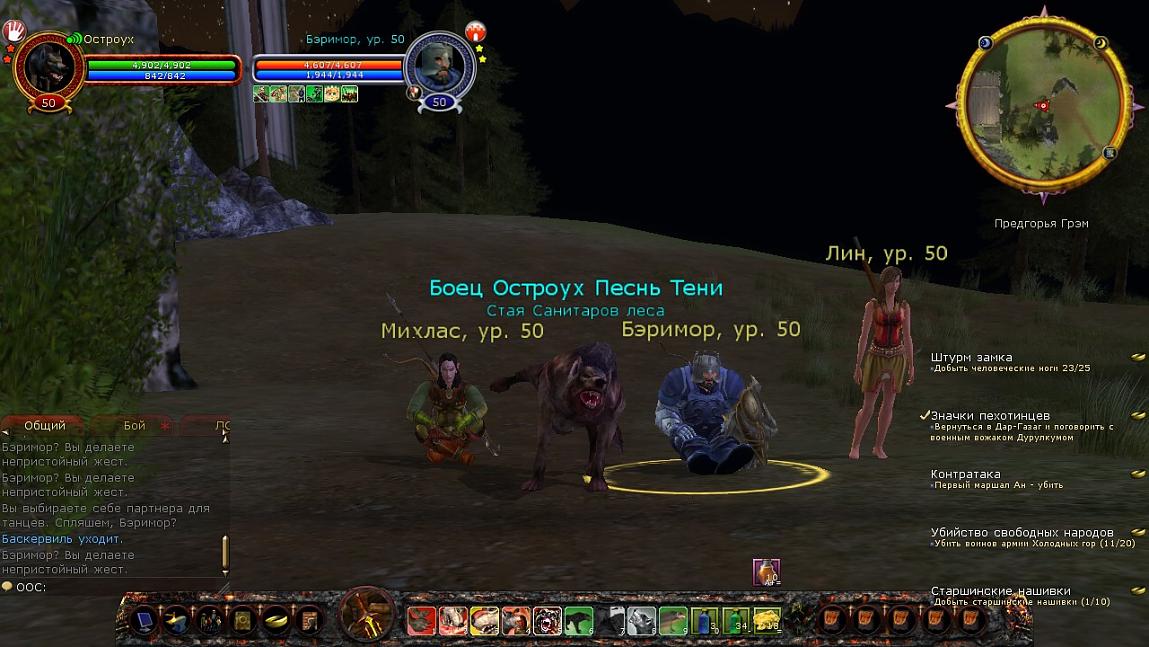Screen dimensions: 1149x647
Task: Click the Остроух warg player portrait
Action: click(48, 66)
